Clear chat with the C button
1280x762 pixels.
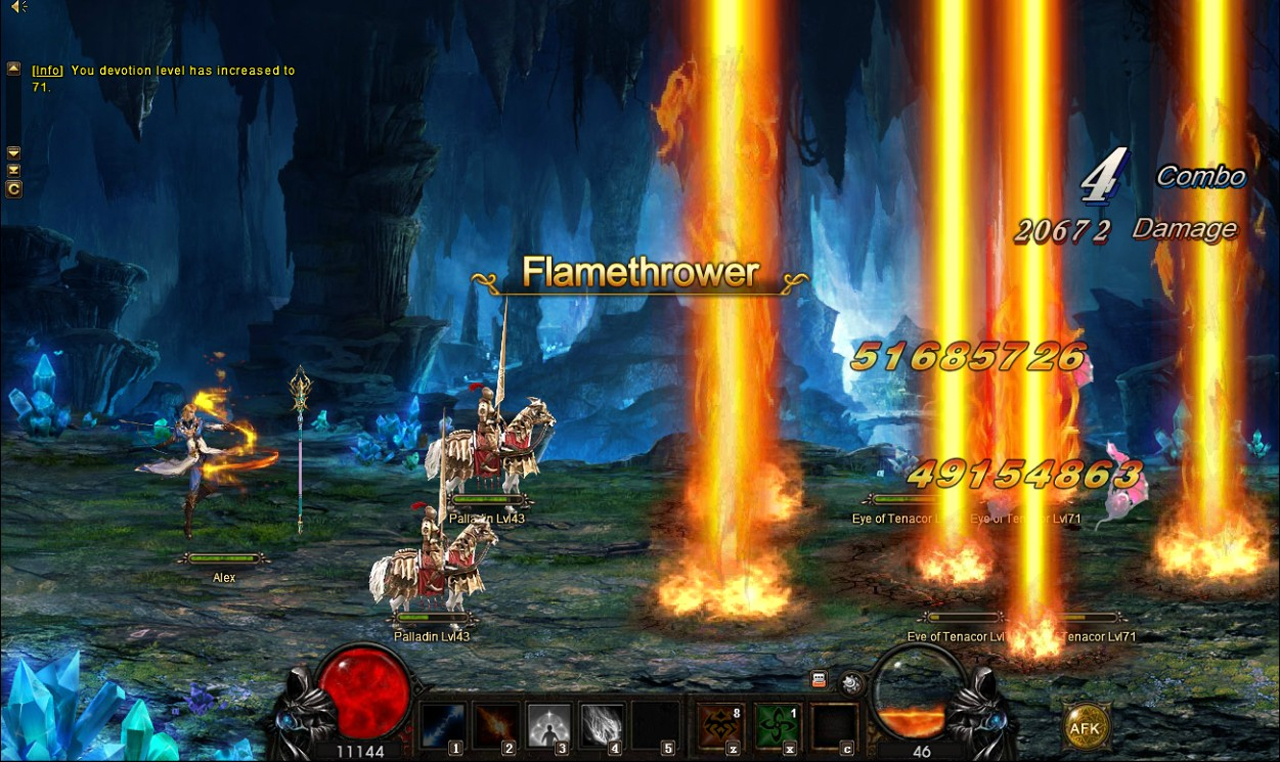[x=14, y=188]
